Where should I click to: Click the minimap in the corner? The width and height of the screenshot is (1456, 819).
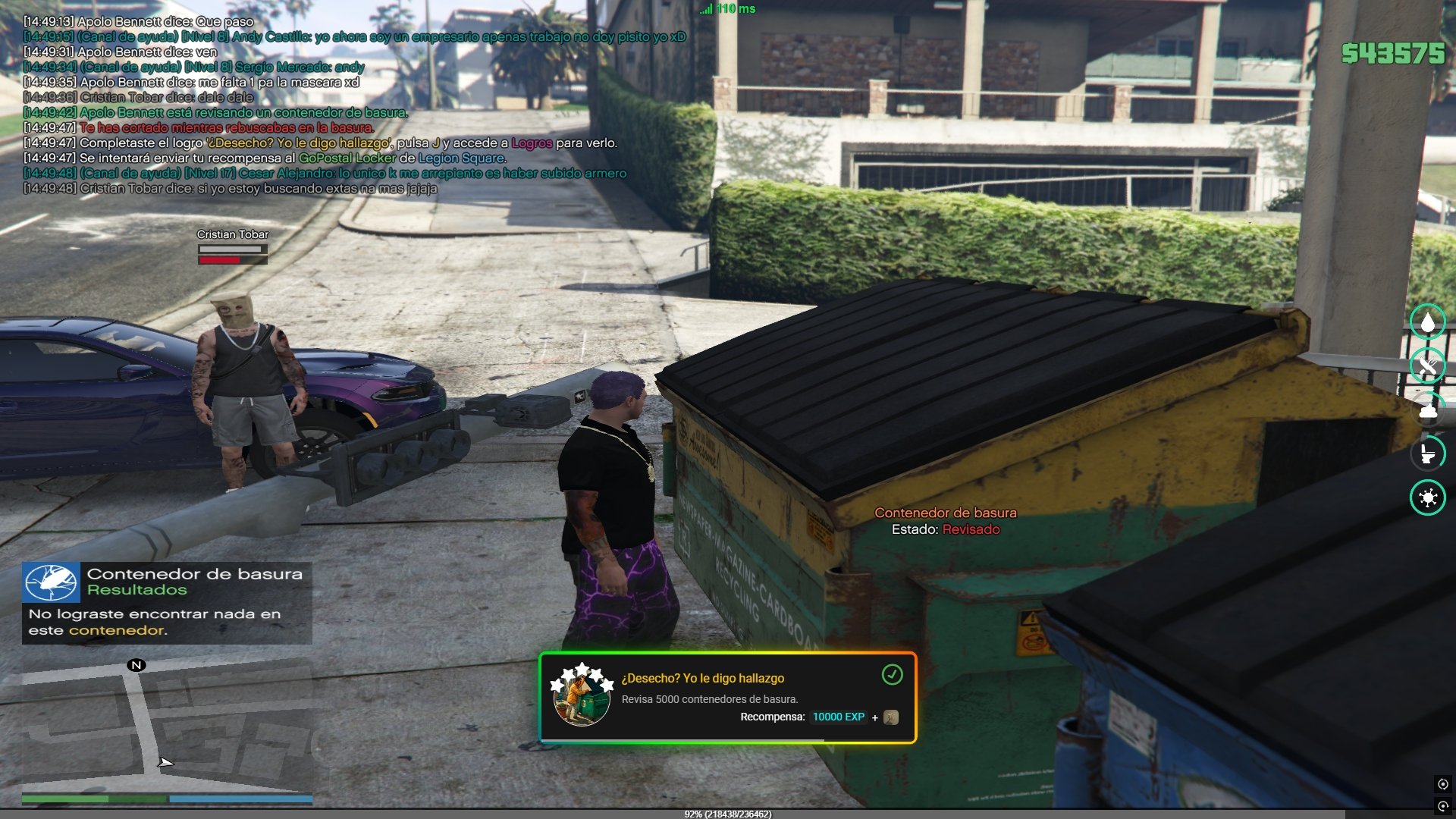tap(167, 726)
